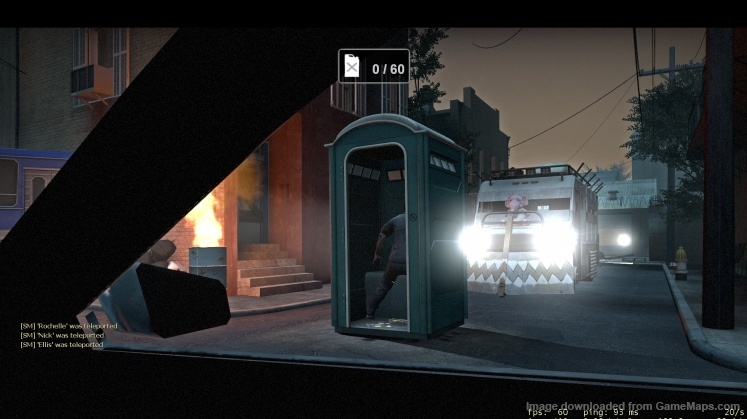
Task: Click the gas can objective icon
Action: pos(352,67)
